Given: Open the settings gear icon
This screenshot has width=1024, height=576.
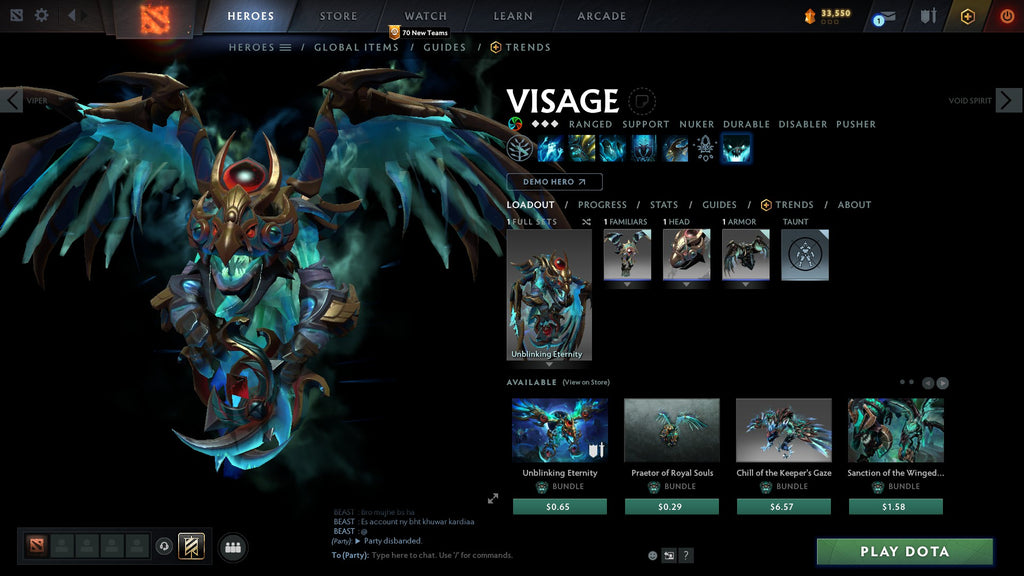Looking at the screenshot, I should click(41, 16).
